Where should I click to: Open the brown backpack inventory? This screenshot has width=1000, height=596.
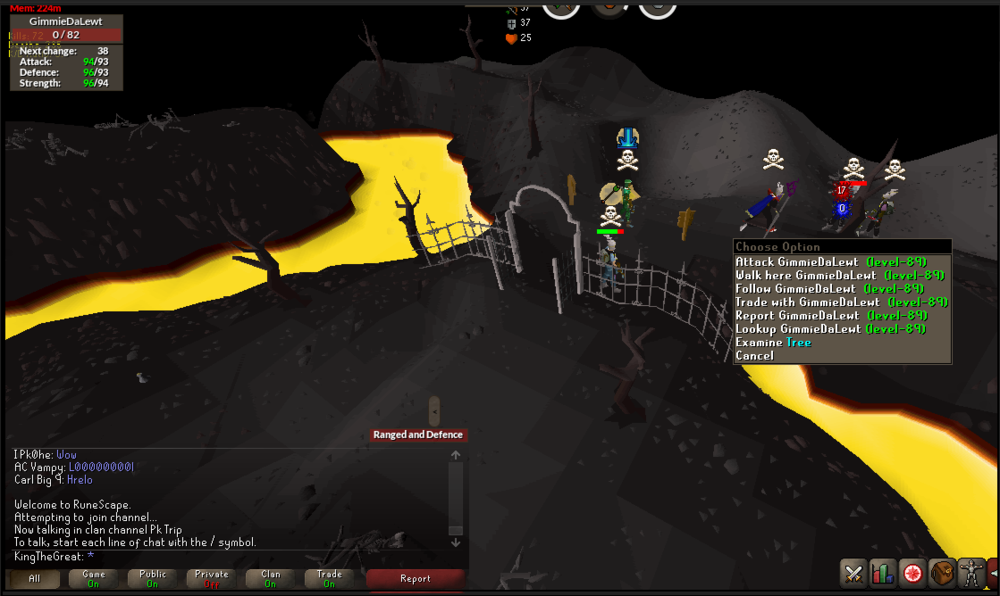942,574
